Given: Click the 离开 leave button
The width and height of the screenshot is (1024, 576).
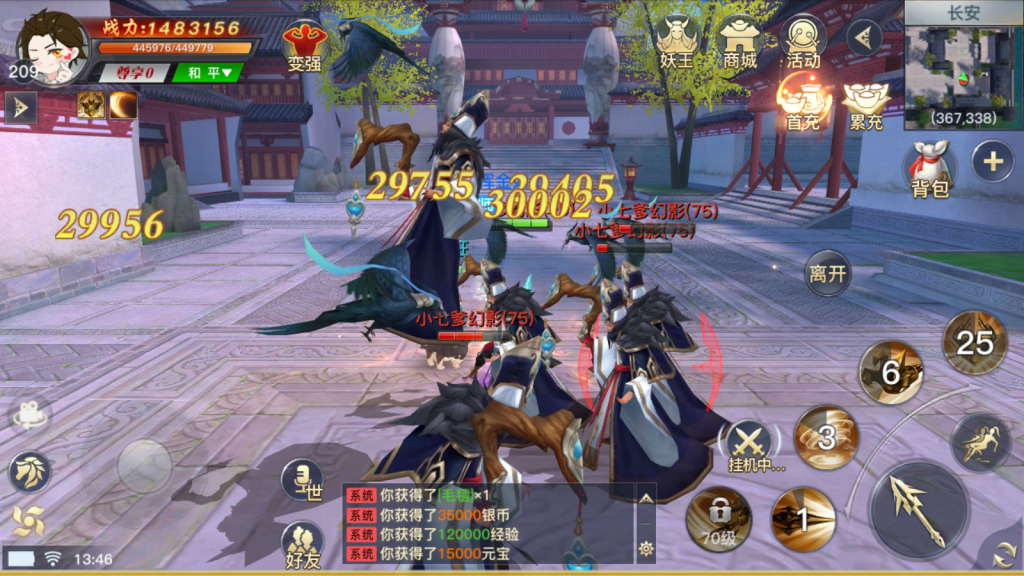Looking at the screenshot, I should point(828,273).
